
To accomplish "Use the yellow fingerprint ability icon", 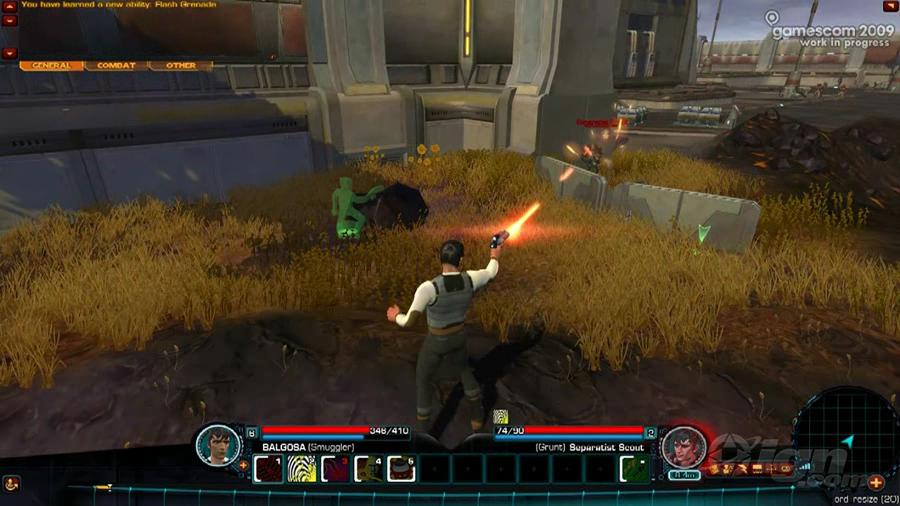I will [x=301, y=468].
